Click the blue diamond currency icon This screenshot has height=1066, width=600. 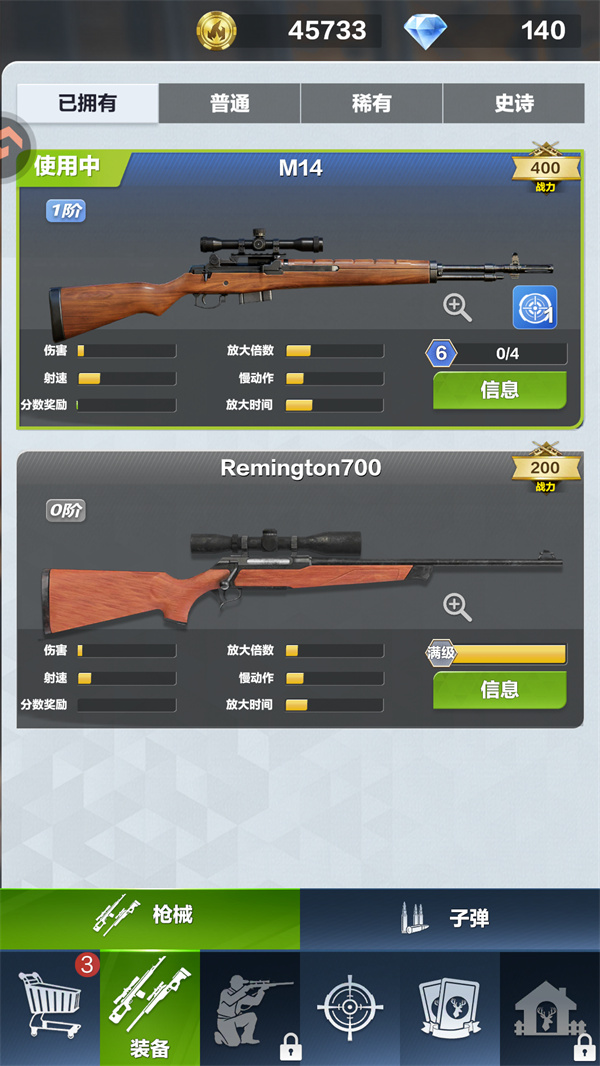[425, 30]
